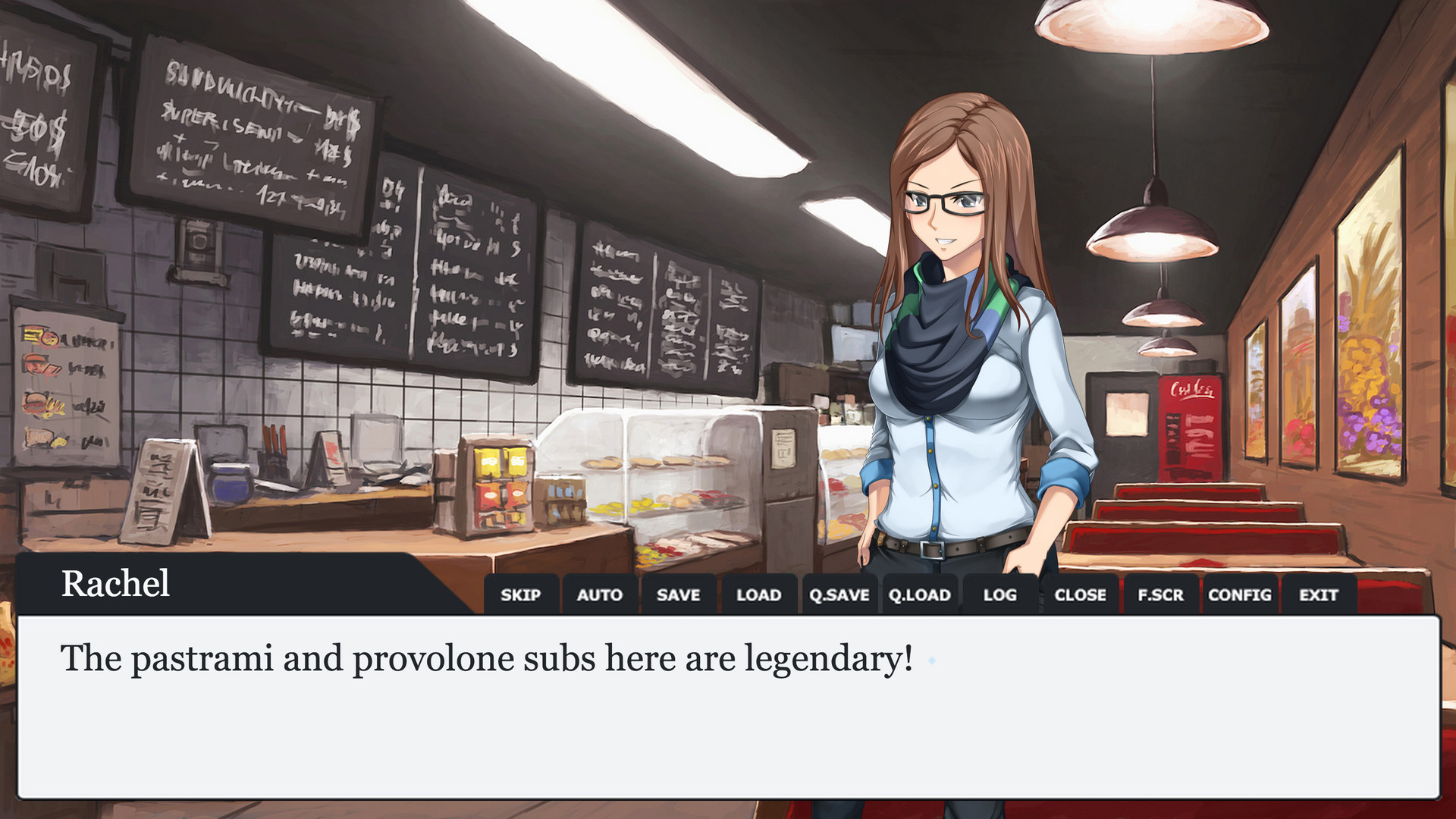The image size is (1456, 819).
Task: Open the save game screen
Action: (x=679, y=595)
